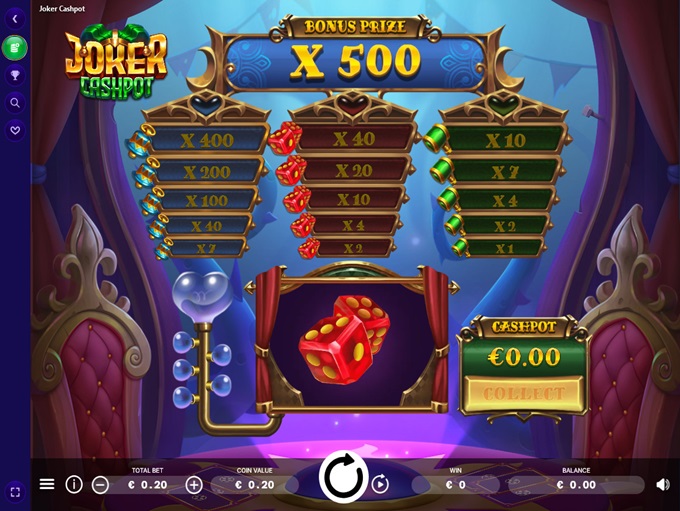Screen dimensions: 680x511
Task: Open the trophy section in the sidebar
Action: 15,75
